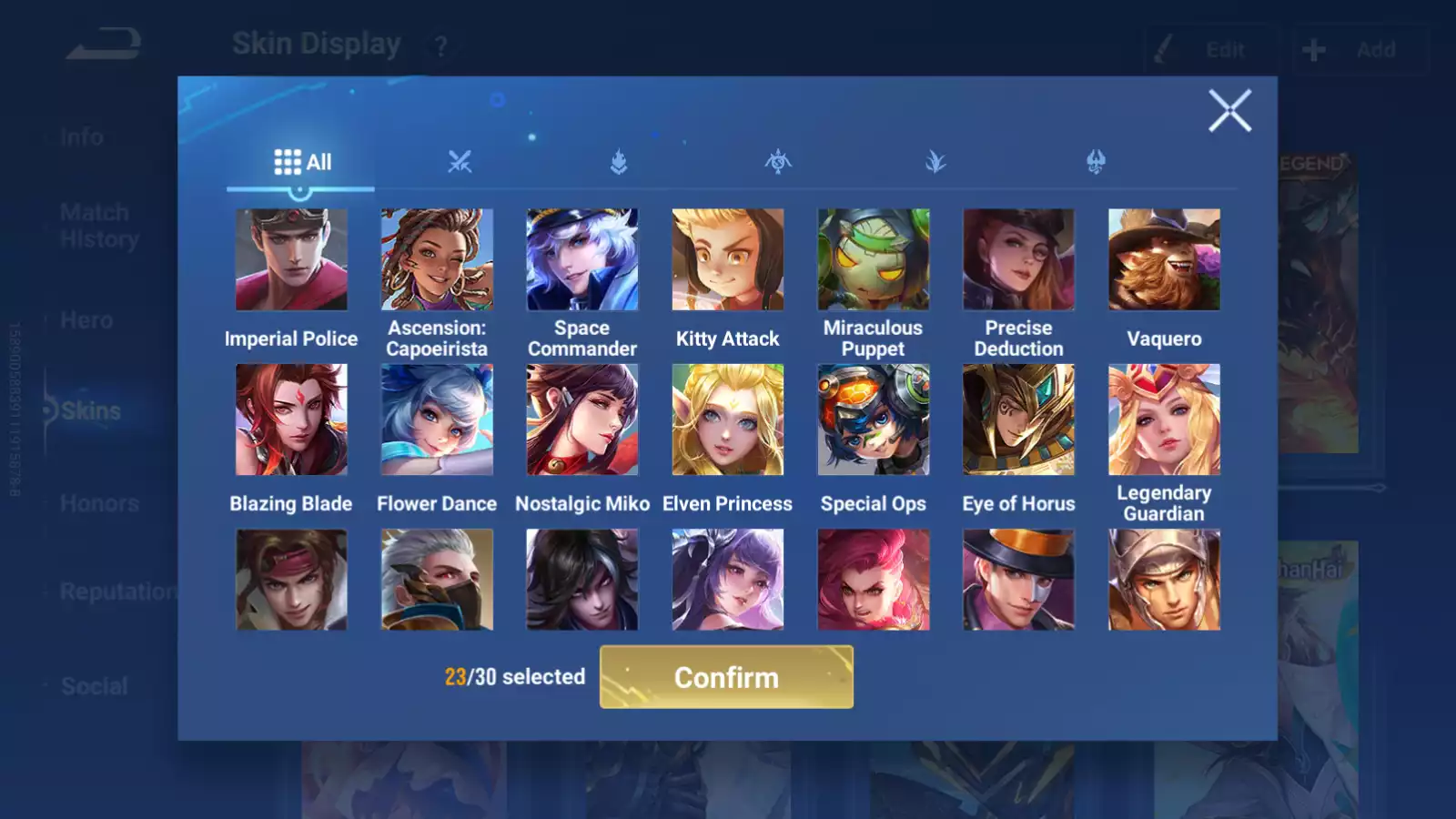The image size is (1456, 819).
Task: Select the Blazing Blade skin
Action: point(291,420)
